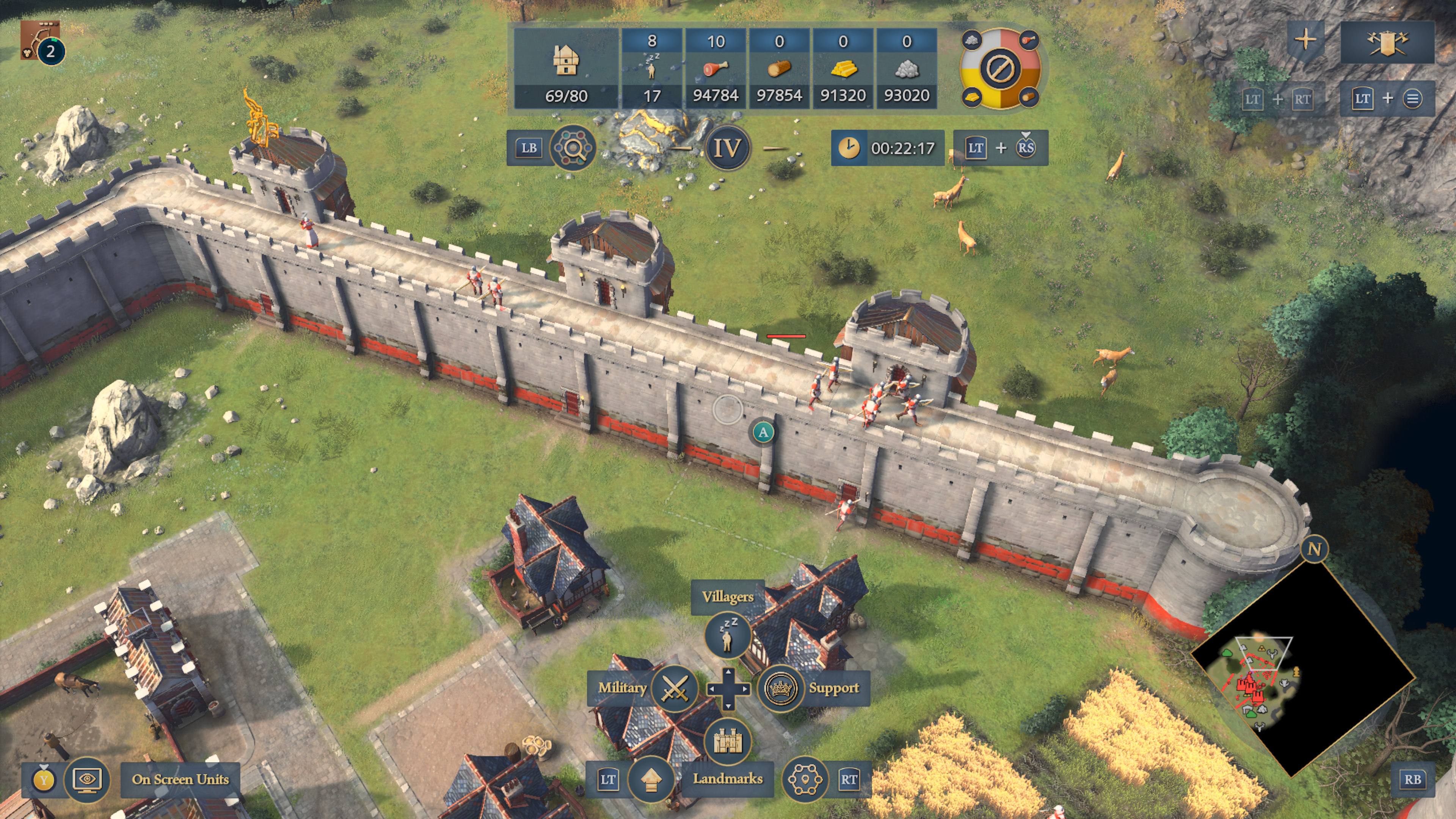Click the population house panel
The image size is (1456, 819).
coord(566,68)
